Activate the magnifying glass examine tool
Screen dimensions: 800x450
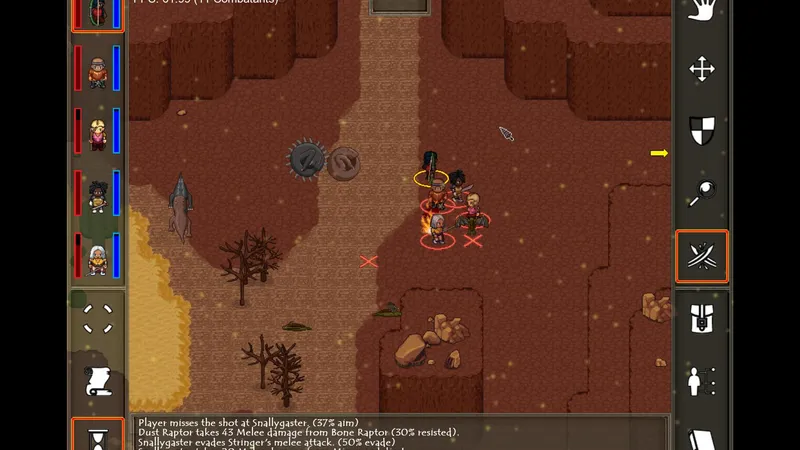(702, 192)
